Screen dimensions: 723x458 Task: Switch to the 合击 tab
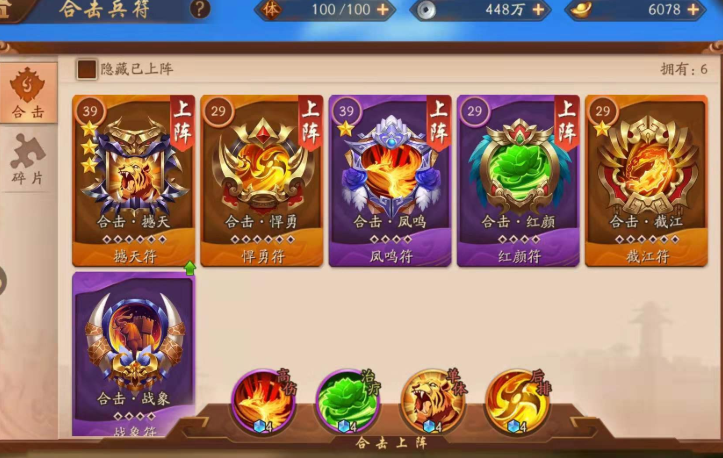[27, 95]
